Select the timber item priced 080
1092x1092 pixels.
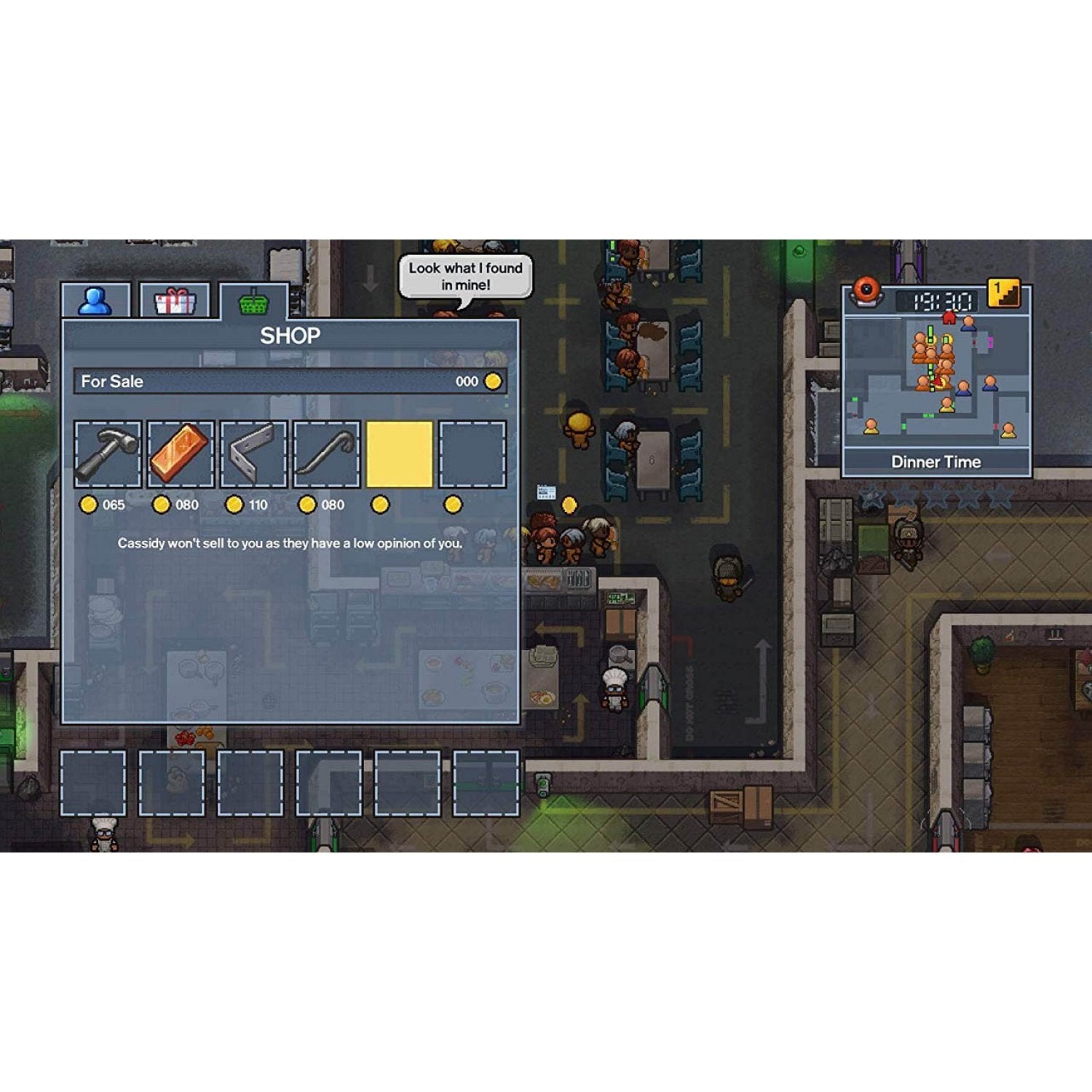tap(181, 453)
